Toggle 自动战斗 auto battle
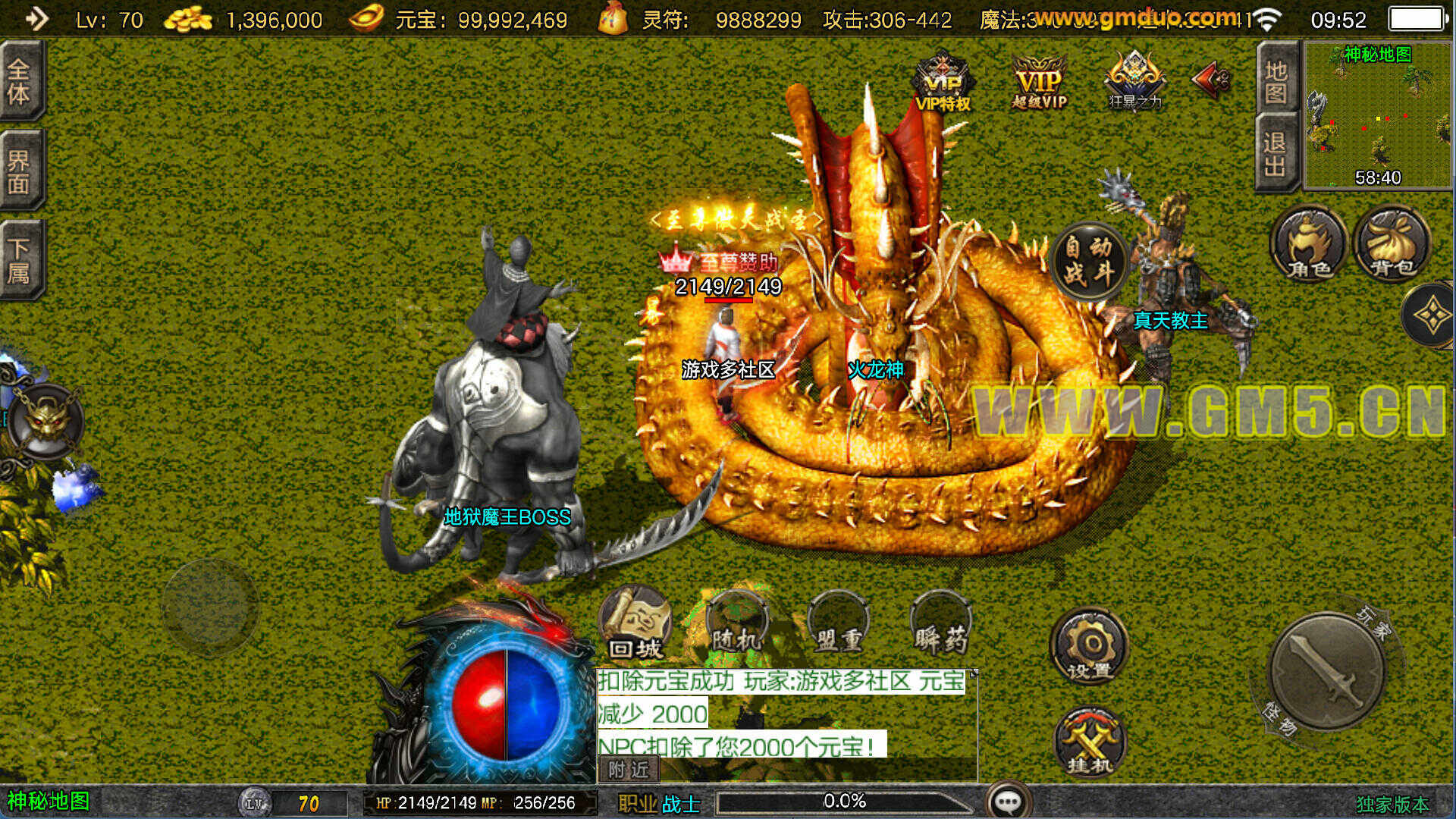Viewport: 1456px width, 819px height. coord(1089,260)
